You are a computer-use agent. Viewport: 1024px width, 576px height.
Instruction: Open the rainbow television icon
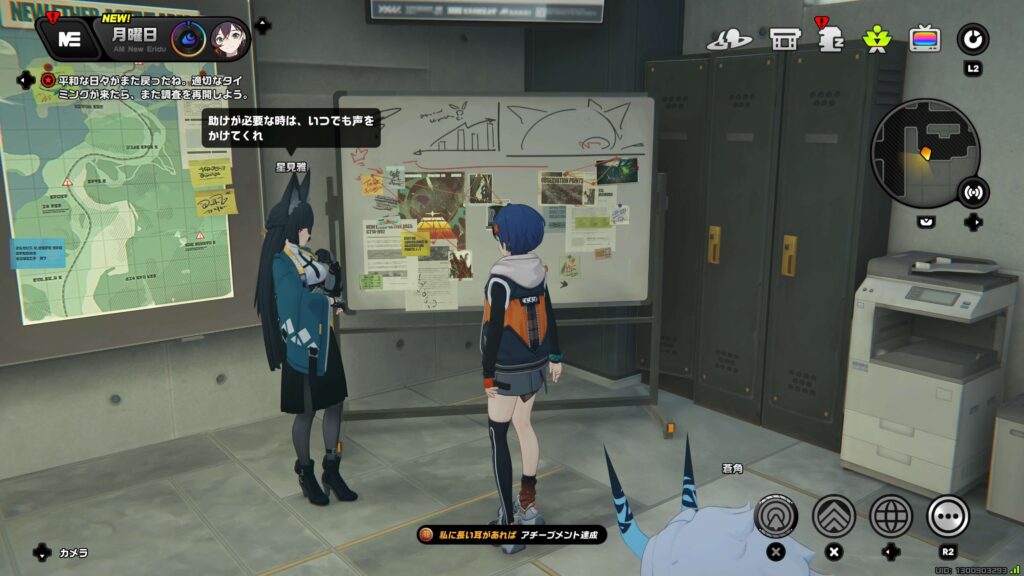tap(924, 39)
